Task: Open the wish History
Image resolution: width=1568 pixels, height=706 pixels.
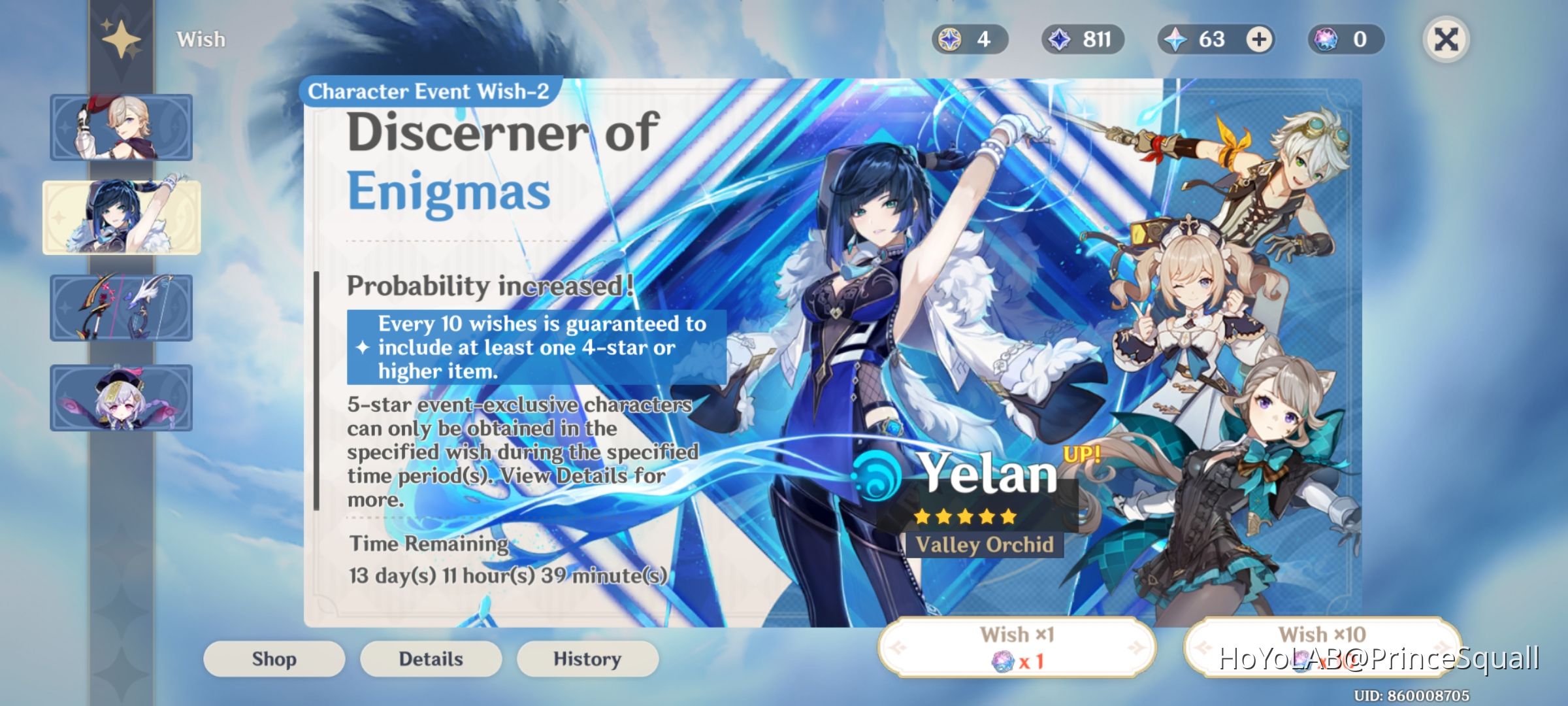Action: pos(587,659)
